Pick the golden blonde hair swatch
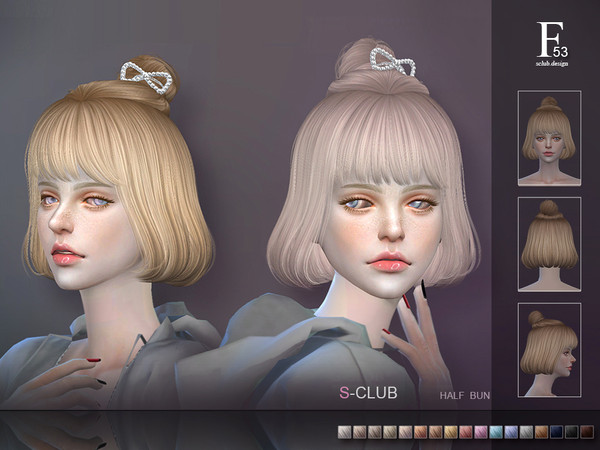Image resolution: width=600 pixels, height=450 pixels. click(450, 432)
